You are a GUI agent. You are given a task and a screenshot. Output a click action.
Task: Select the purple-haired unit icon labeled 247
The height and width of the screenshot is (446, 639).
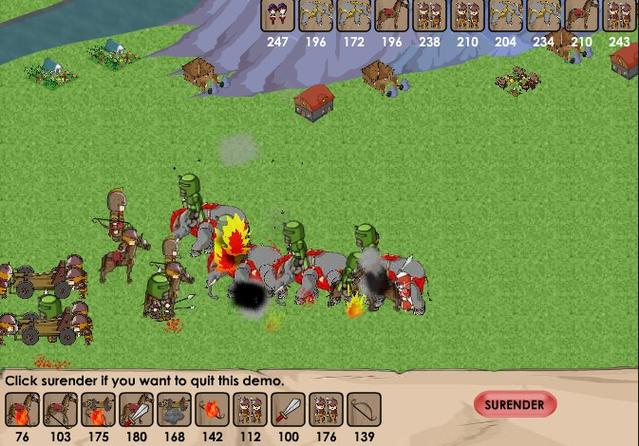[x=278, y=16]
